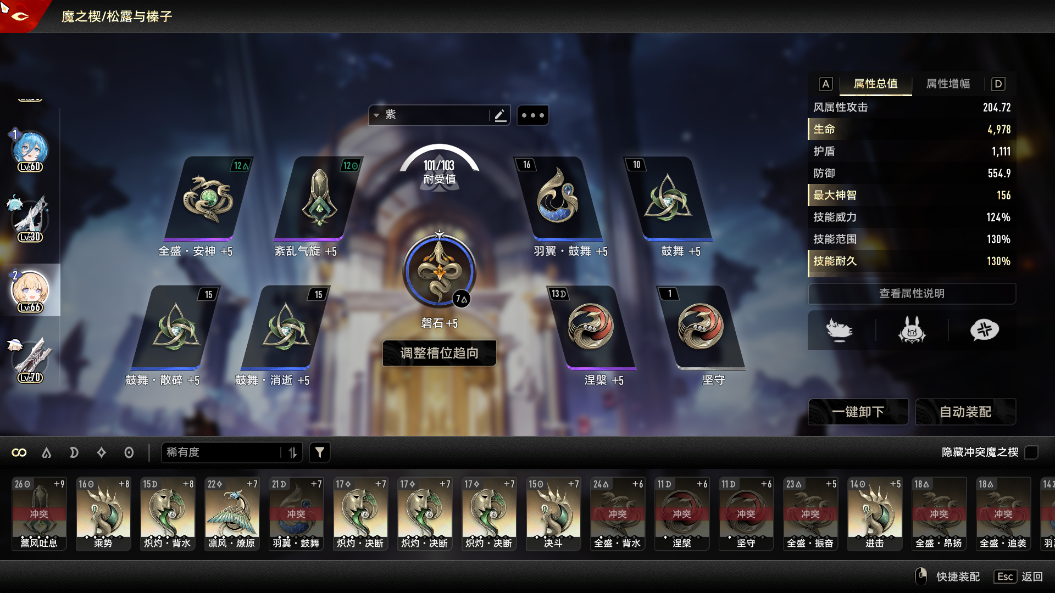Choose 调整槽位趋向 under the center slot
This screenshot has height=593, width=1055.
(x=439, y=353)
